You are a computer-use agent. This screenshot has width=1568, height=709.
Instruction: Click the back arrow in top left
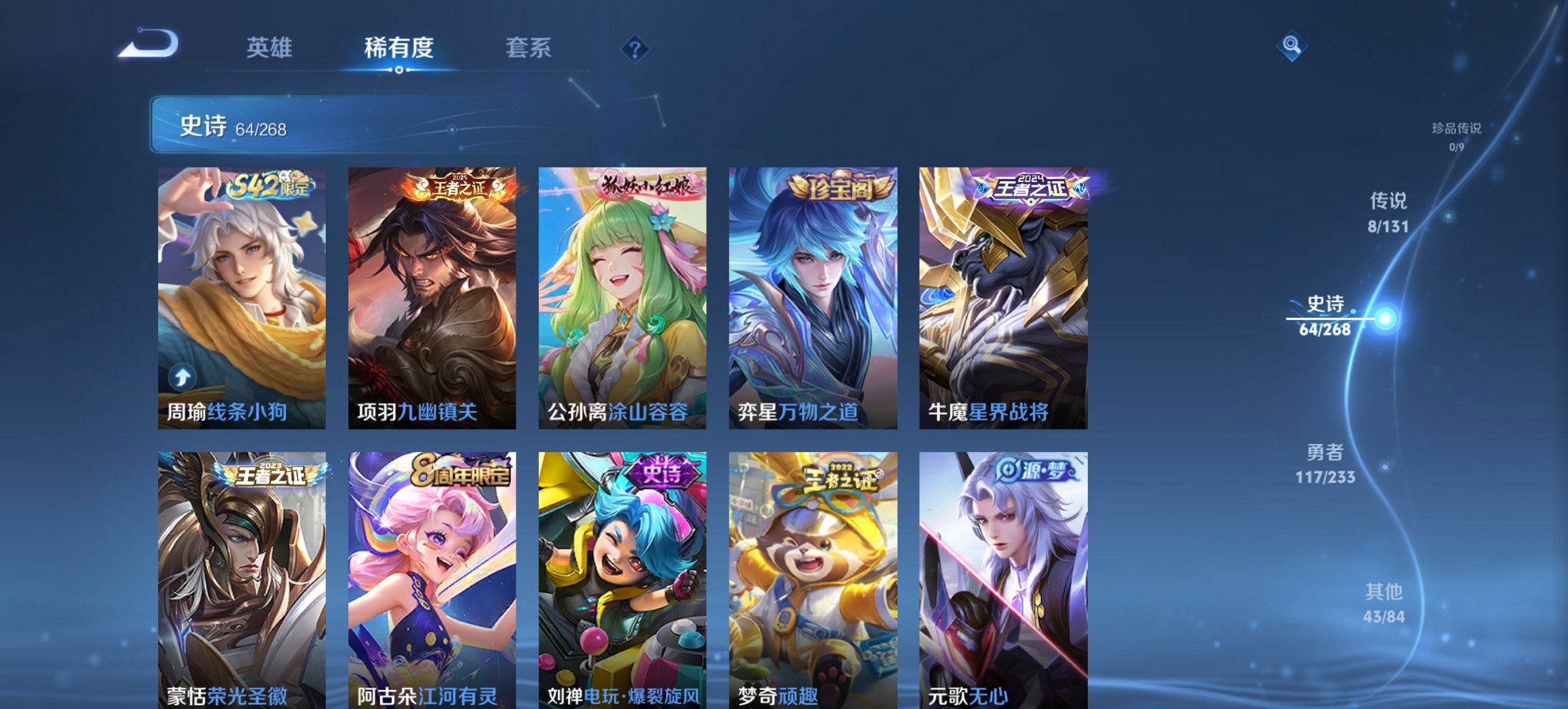point(147,45)
